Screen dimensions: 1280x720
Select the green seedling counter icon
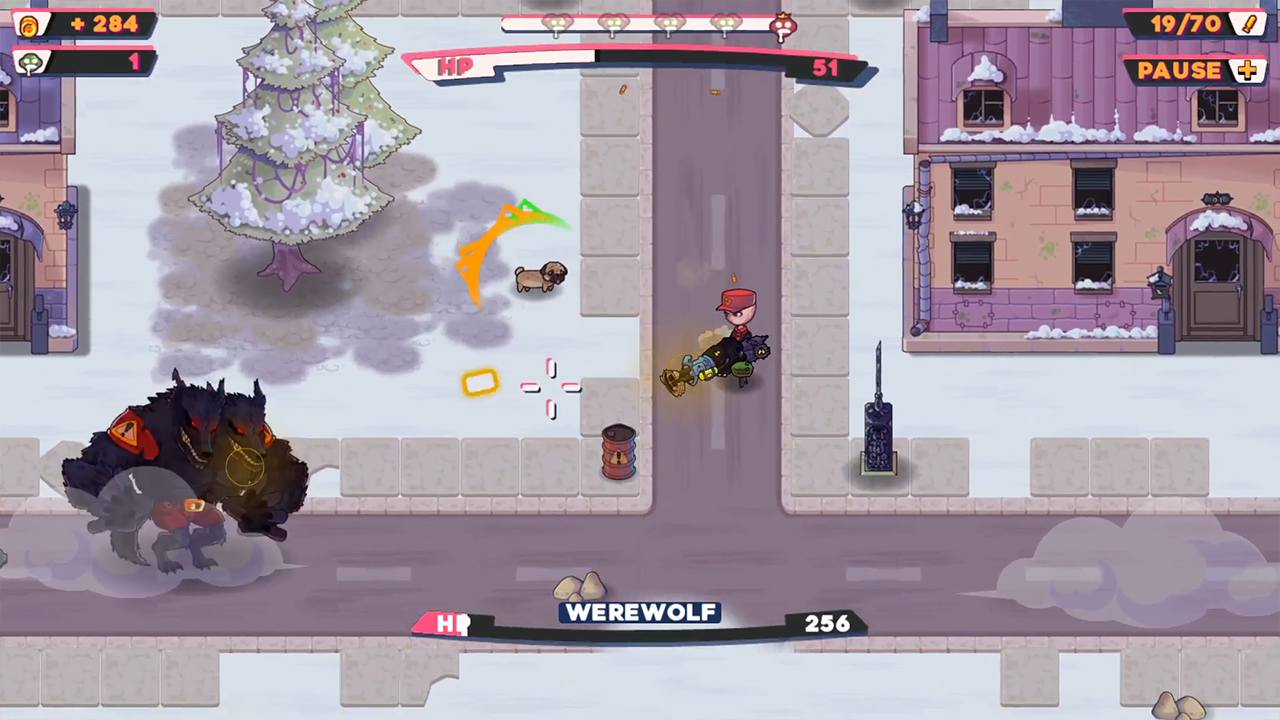point(29,62)
